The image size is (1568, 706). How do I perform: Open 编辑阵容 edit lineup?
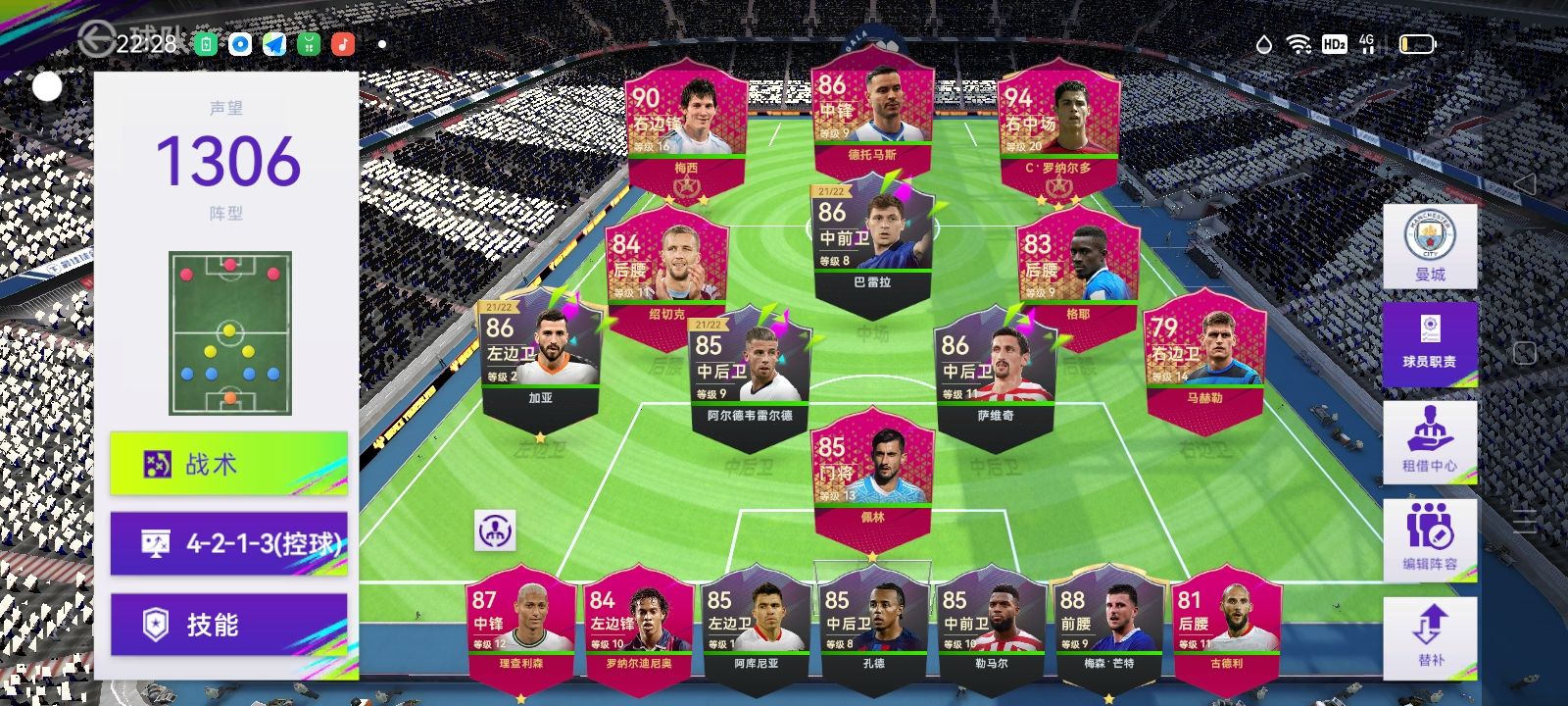point(1430,538)
